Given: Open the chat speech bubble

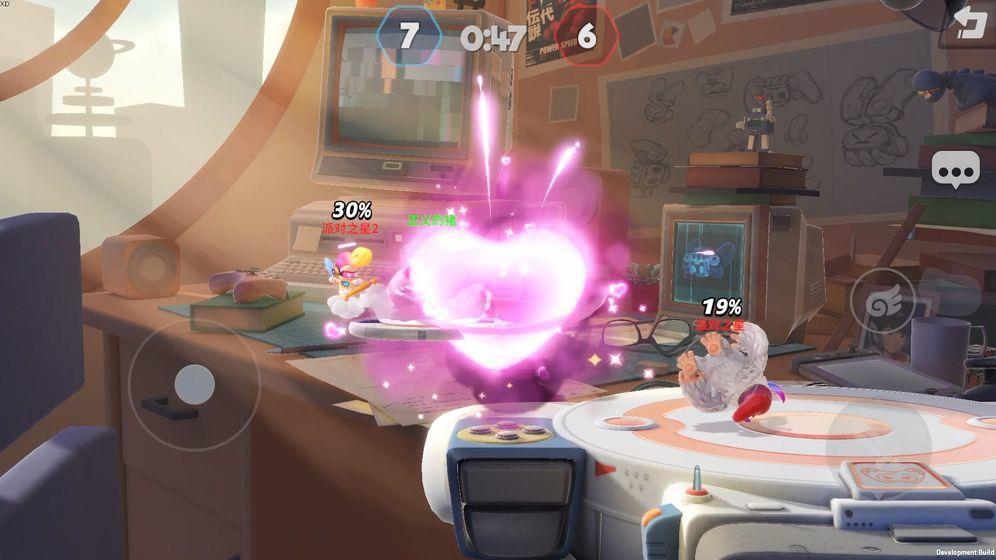Looking at the screenshot, I should (957, 171).
